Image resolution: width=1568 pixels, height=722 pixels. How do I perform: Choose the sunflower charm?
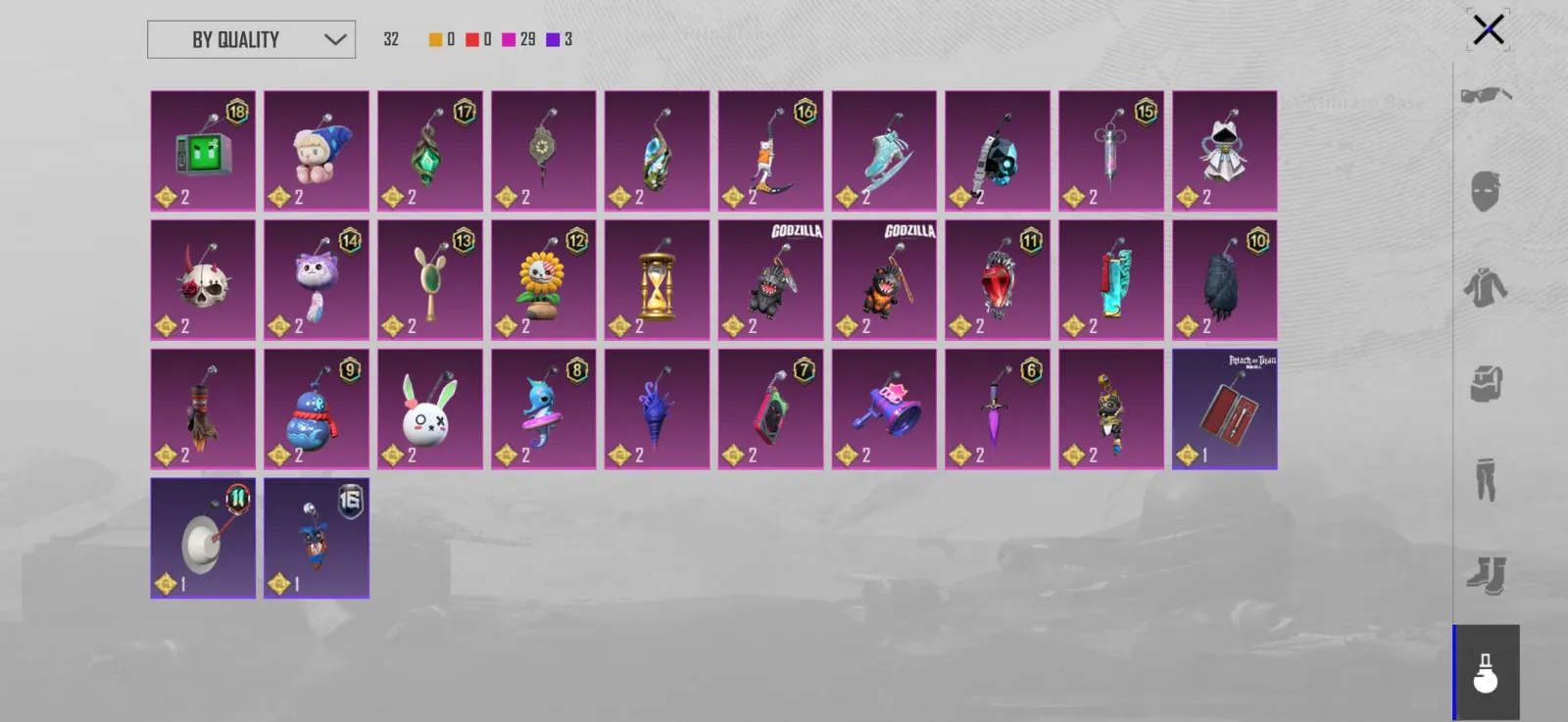544,280
